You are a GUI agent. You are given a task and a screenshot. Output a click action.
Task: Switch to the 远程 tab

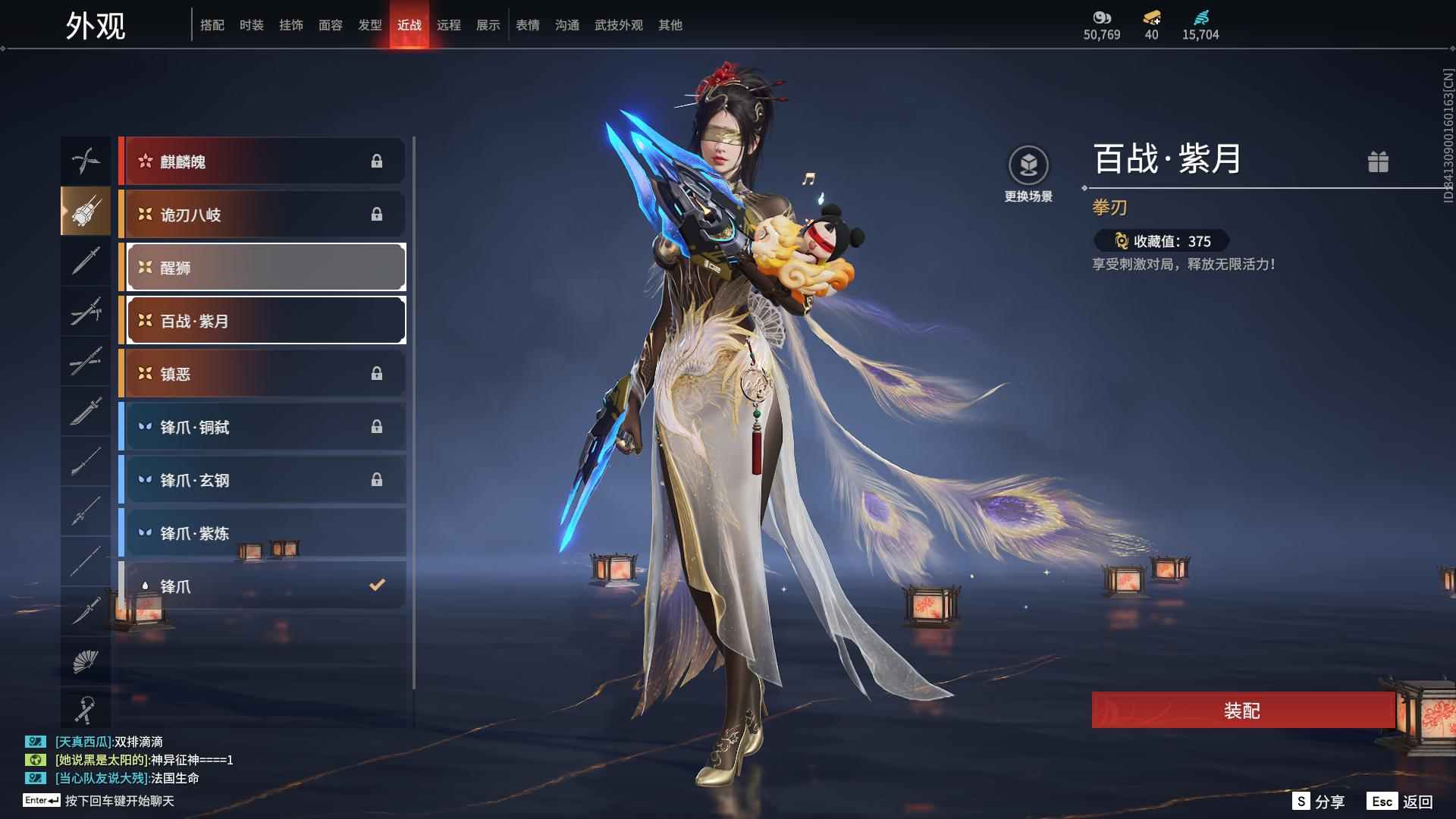450,25
